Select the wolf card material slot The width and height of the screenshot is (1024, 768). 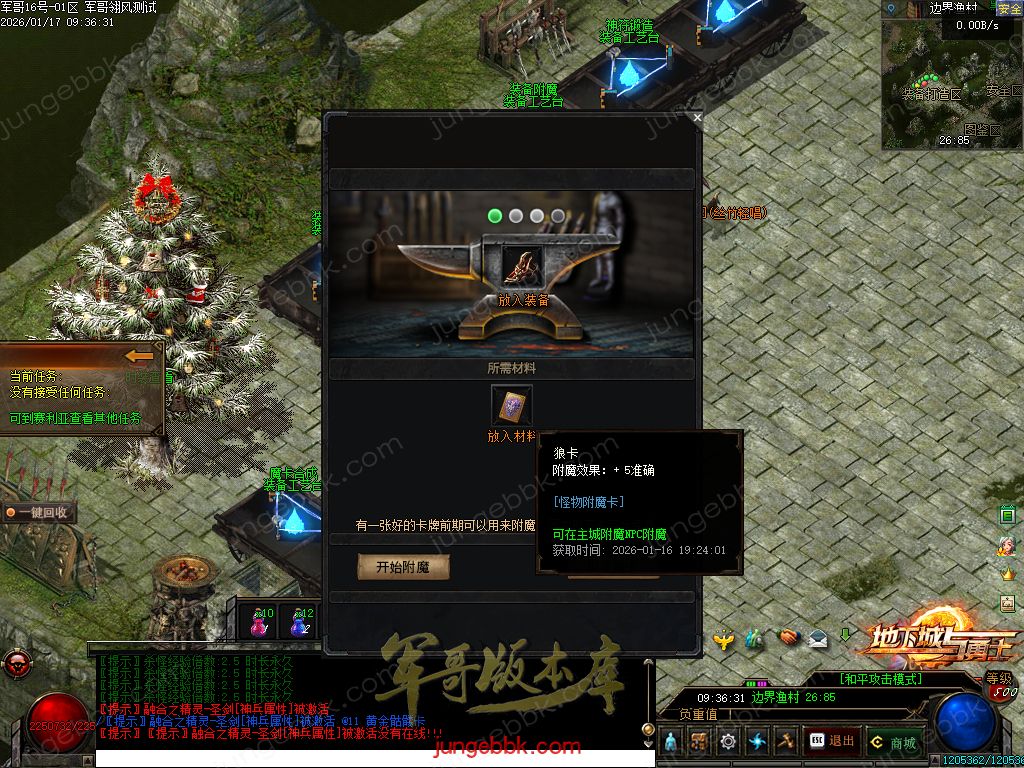[x=512, y=406]
